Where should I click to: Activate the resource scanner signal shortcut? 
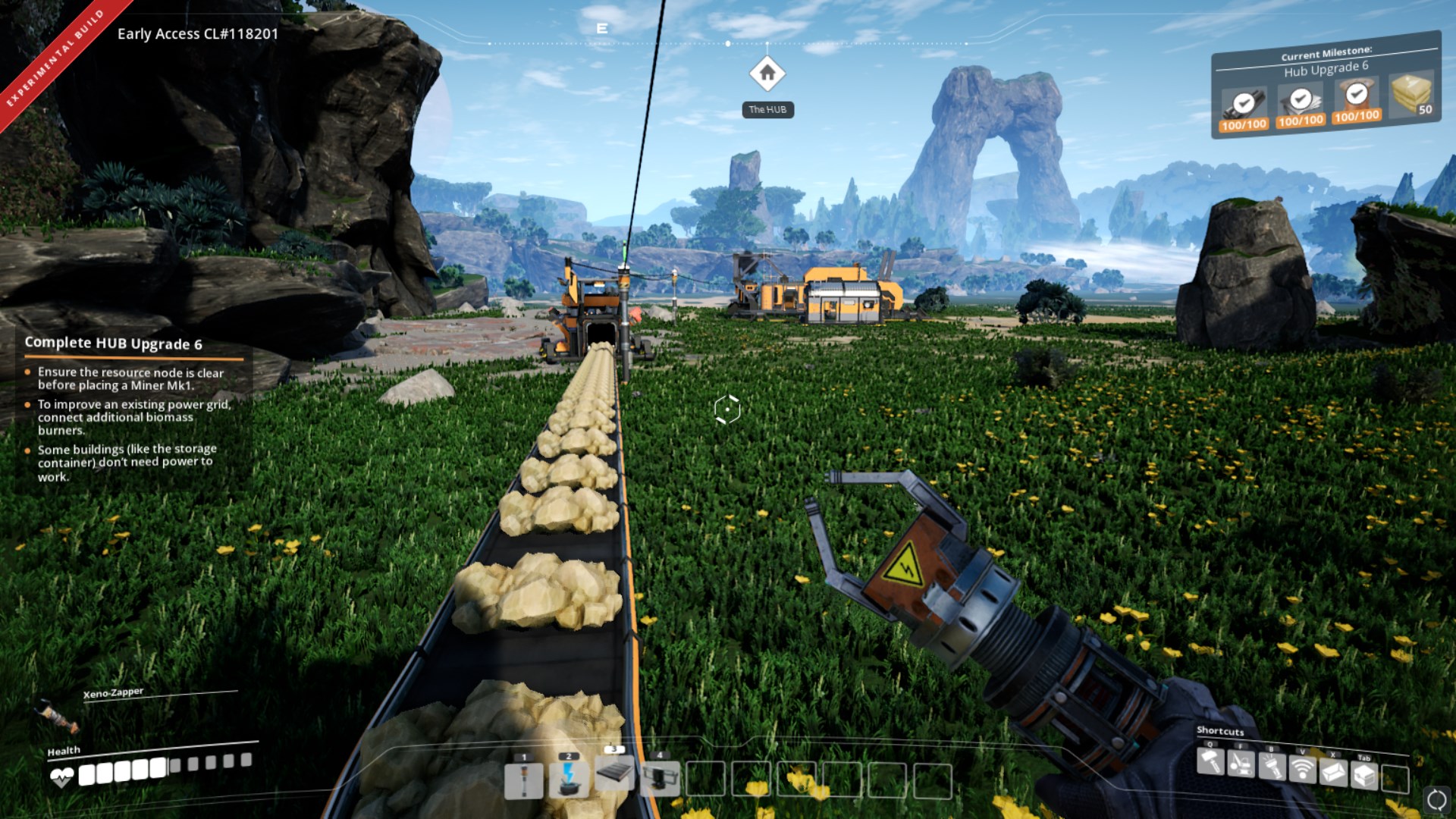[x=1302, y=770]
